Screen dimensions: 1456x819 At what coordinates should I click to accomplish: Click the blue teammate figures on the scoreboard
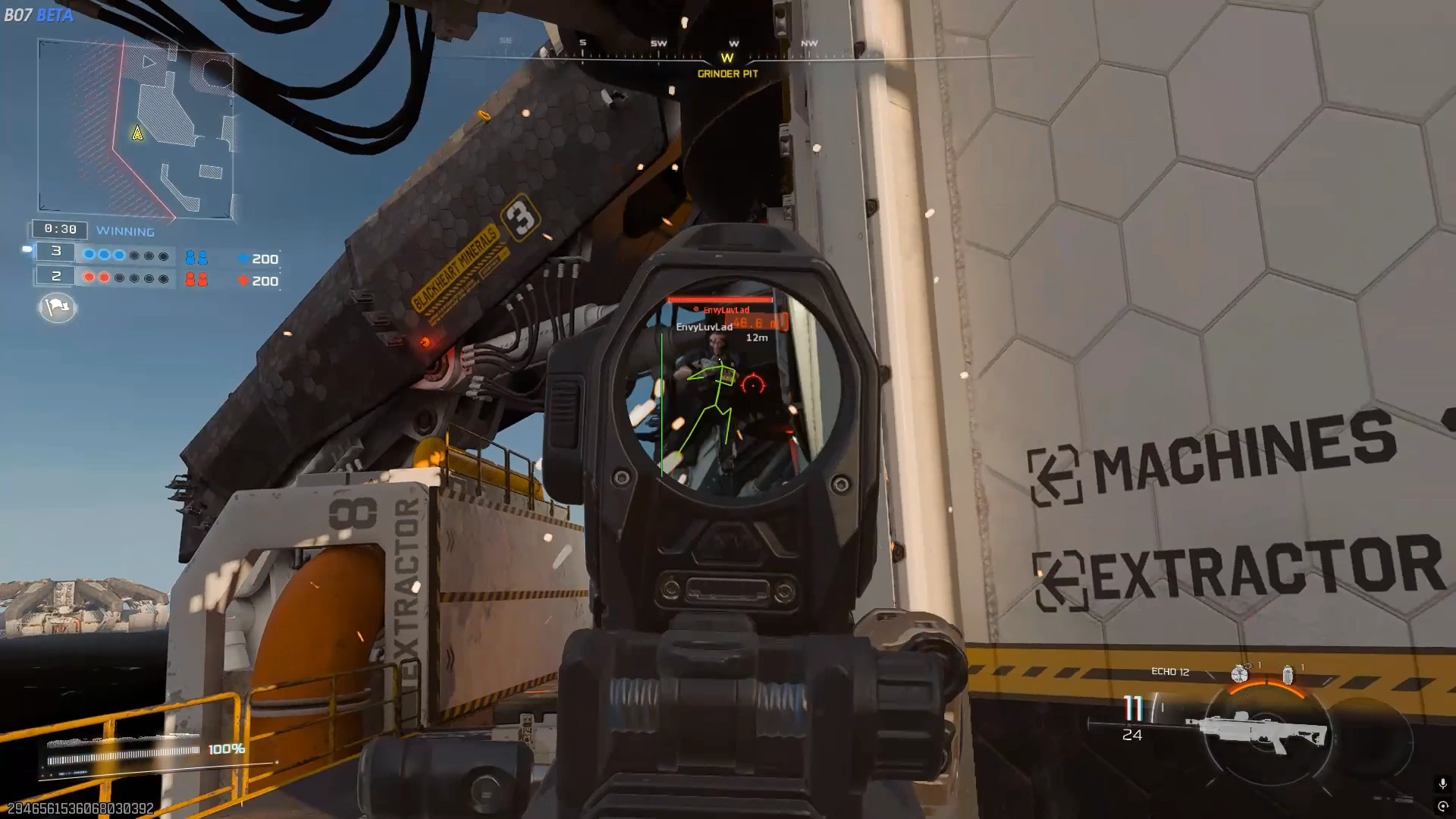[196, 256]
